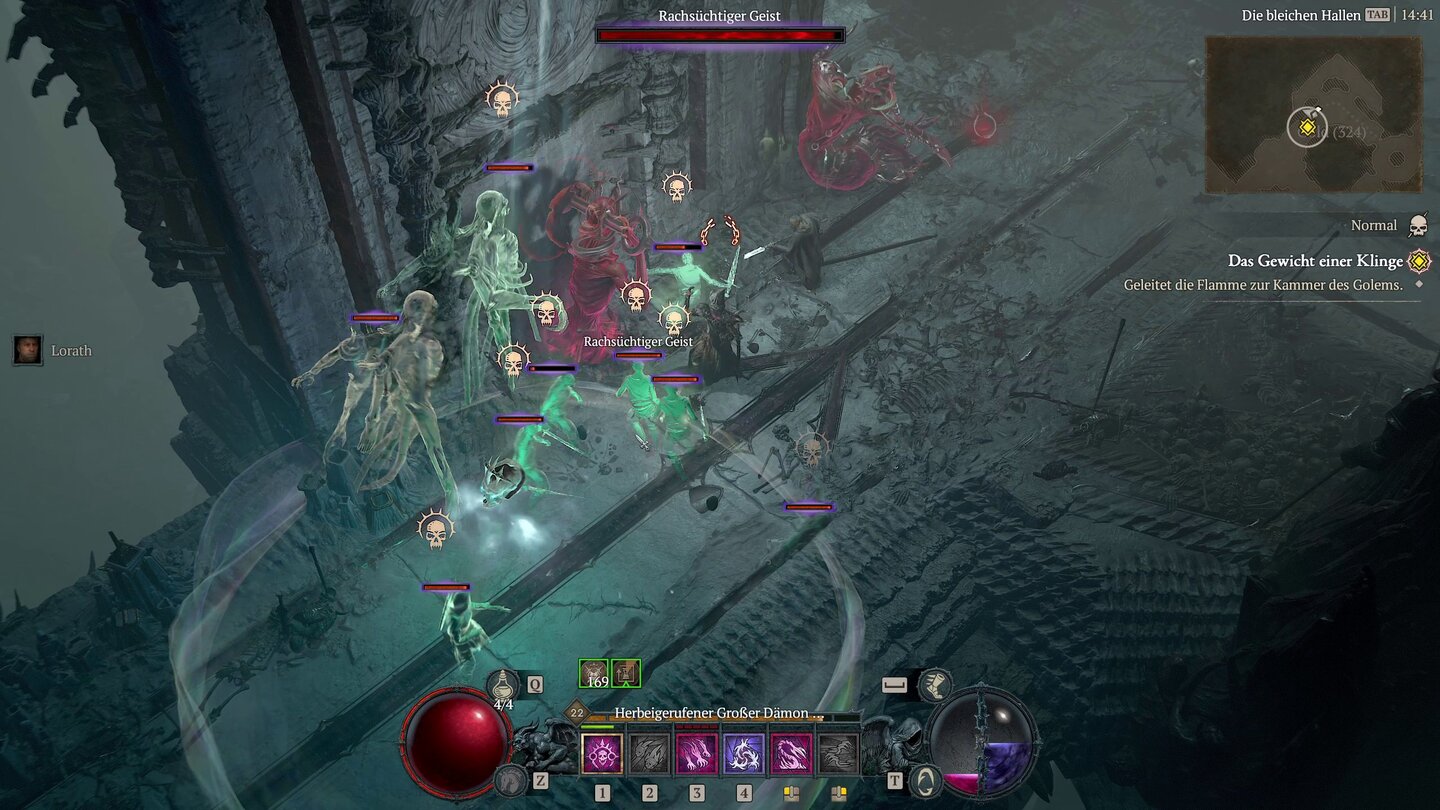The width and height of the screenshot is (1440, 810).
Task: Select the skill assigned to slot 2
Action: point(650,753)
